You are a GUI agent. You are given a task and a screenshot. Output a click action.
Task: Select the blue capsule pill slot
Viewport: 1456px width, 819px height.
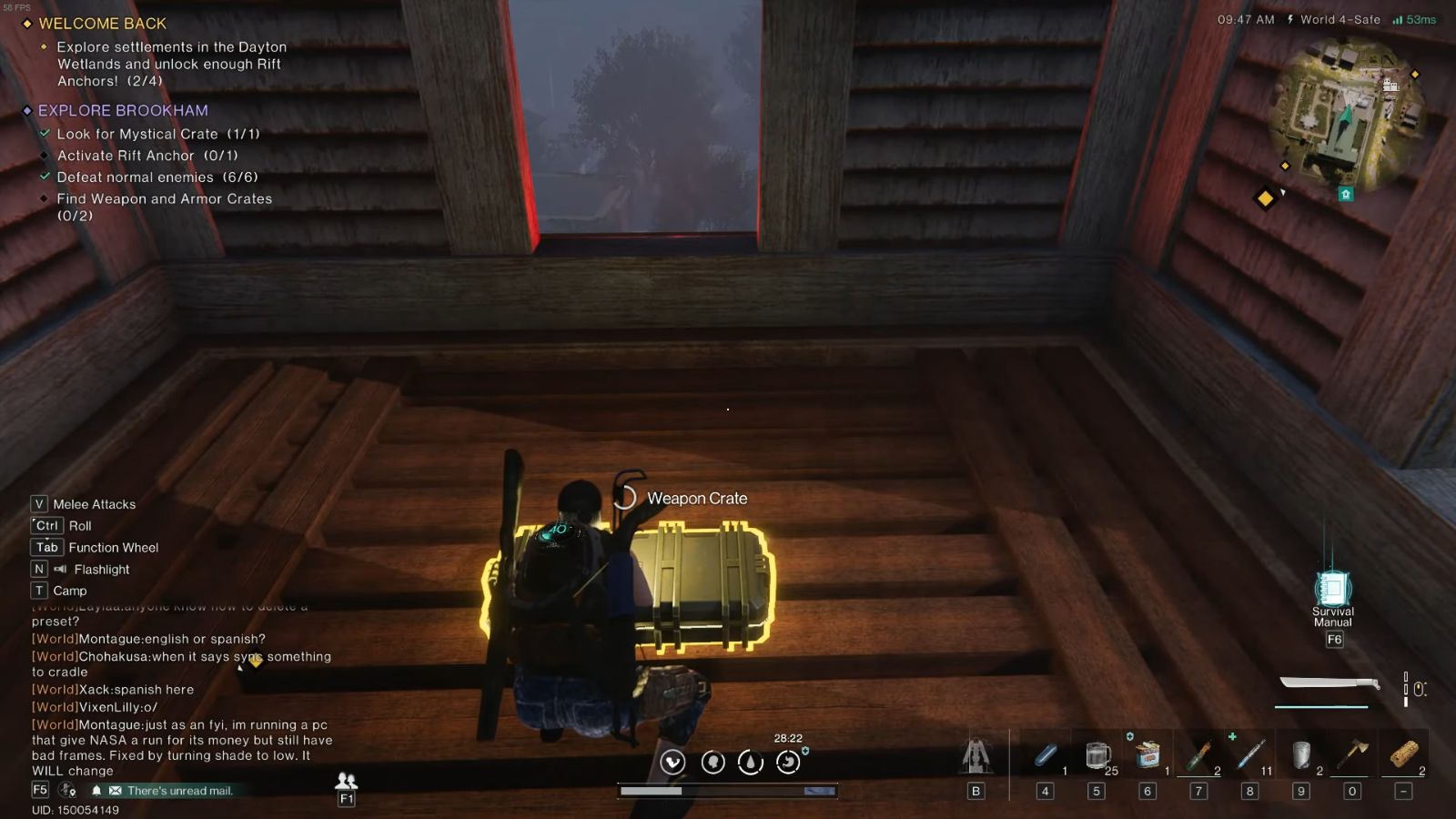click(x=1046, y=755)
